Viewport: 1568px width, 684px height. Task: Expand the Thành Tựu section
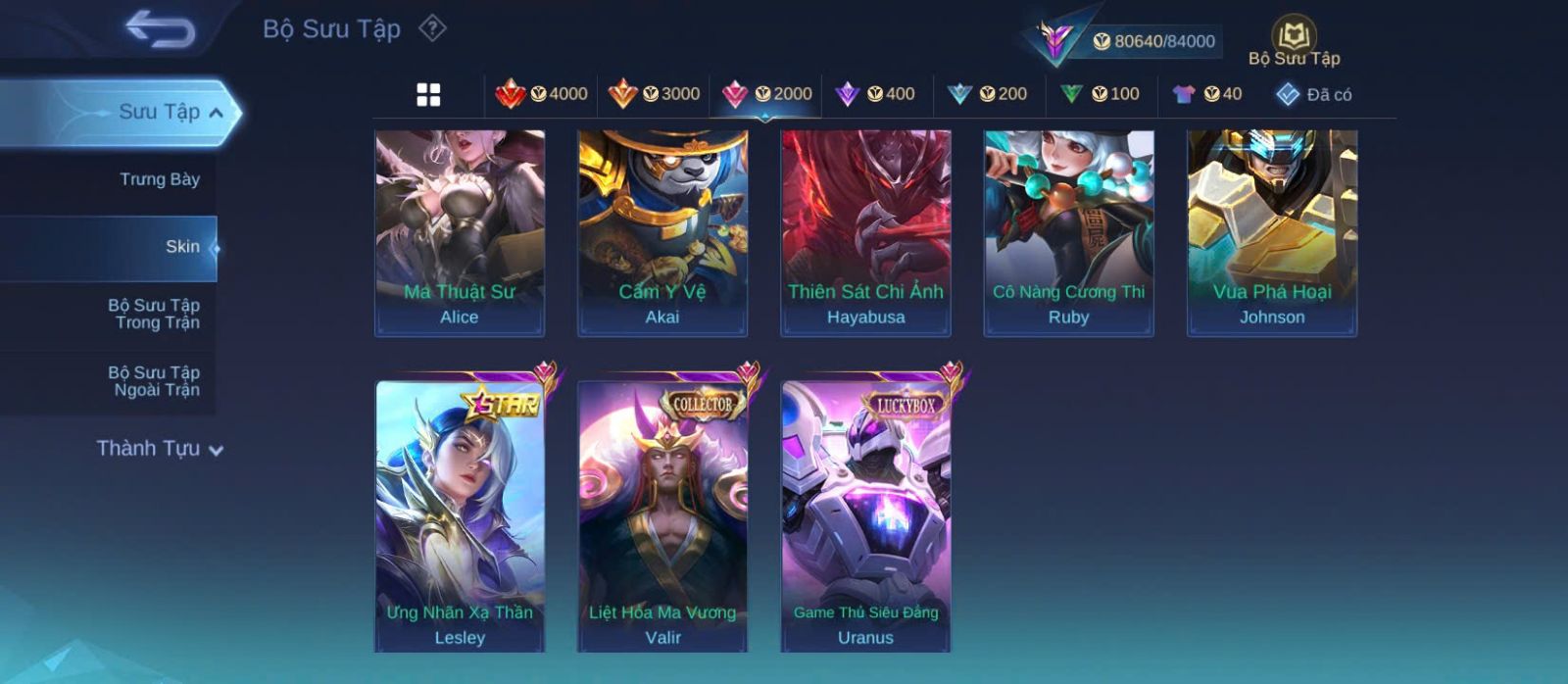pos(160,449)
